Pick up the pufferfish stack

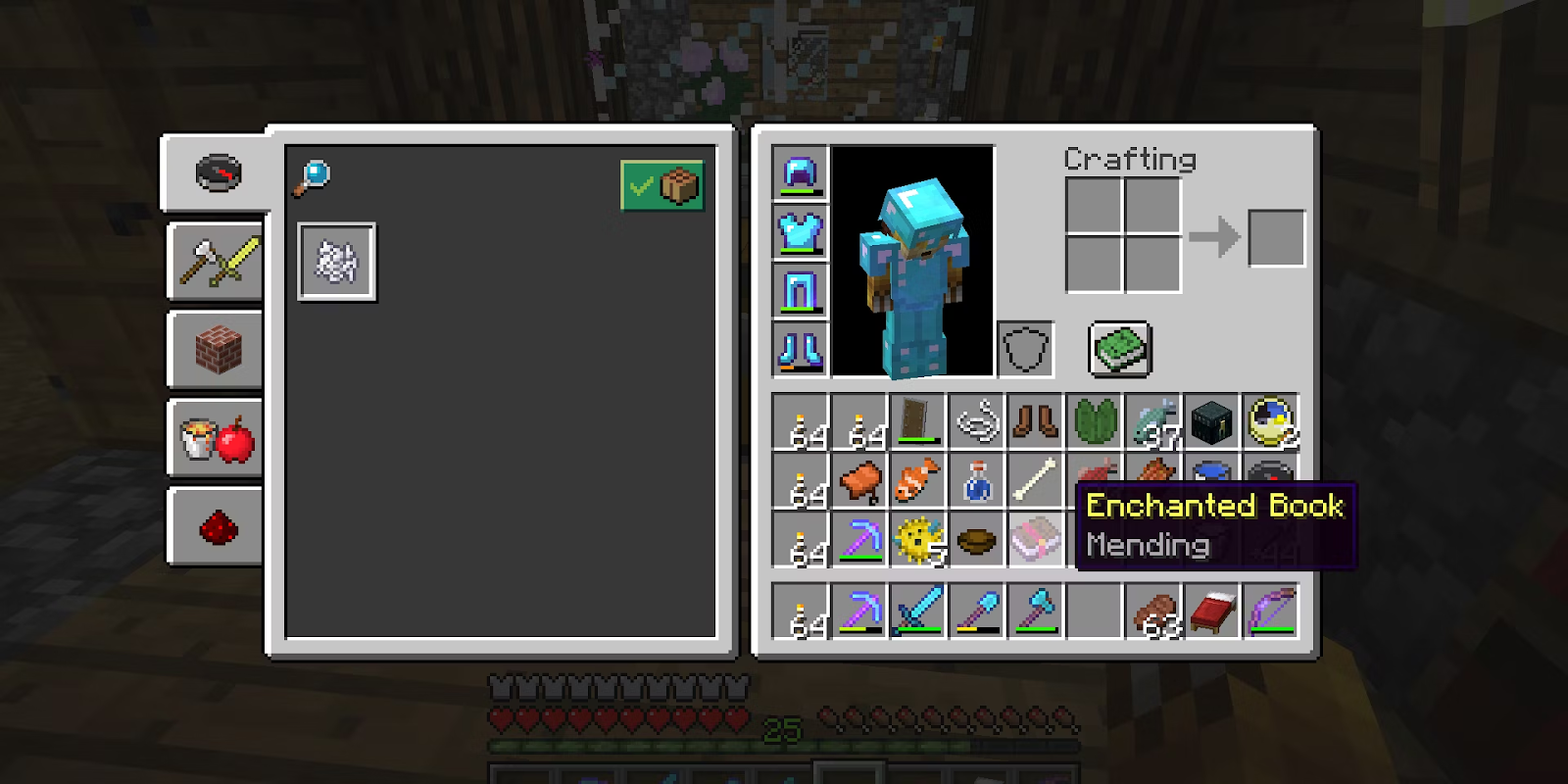click(x=918, y=540)
